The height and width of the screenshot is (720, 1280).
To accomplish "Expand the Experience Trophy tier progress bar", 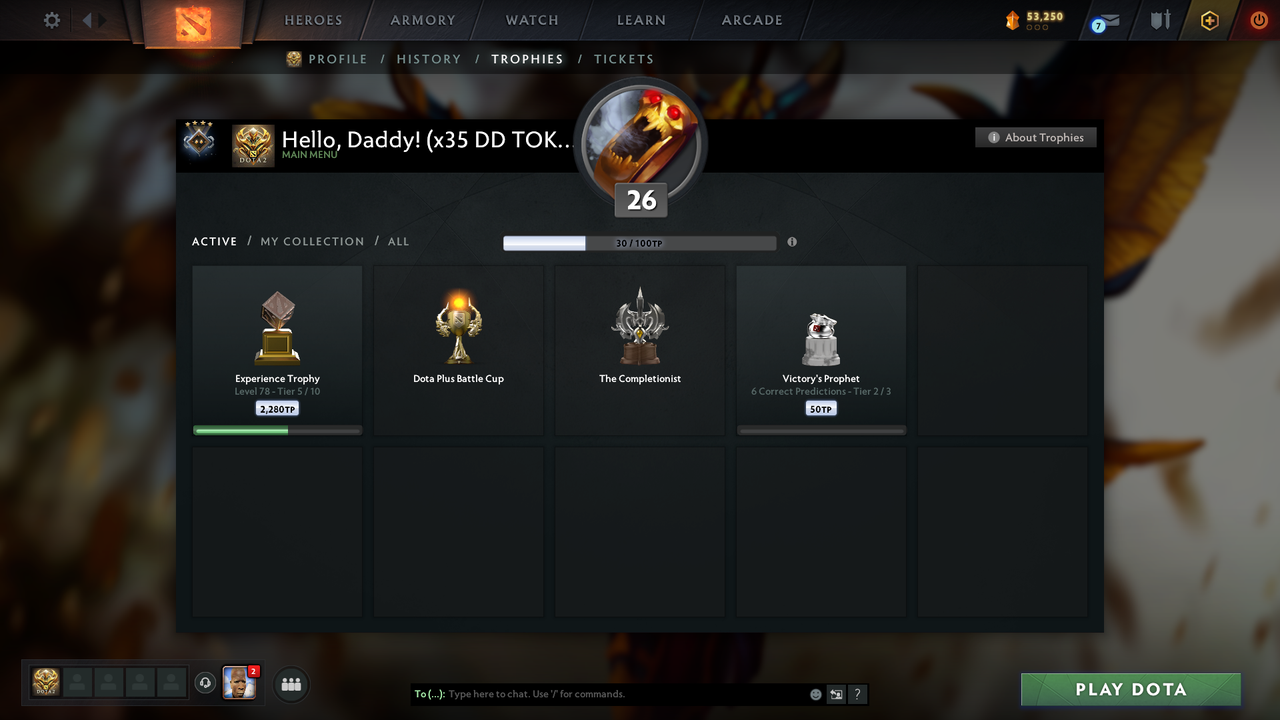I will coord(277,430).
